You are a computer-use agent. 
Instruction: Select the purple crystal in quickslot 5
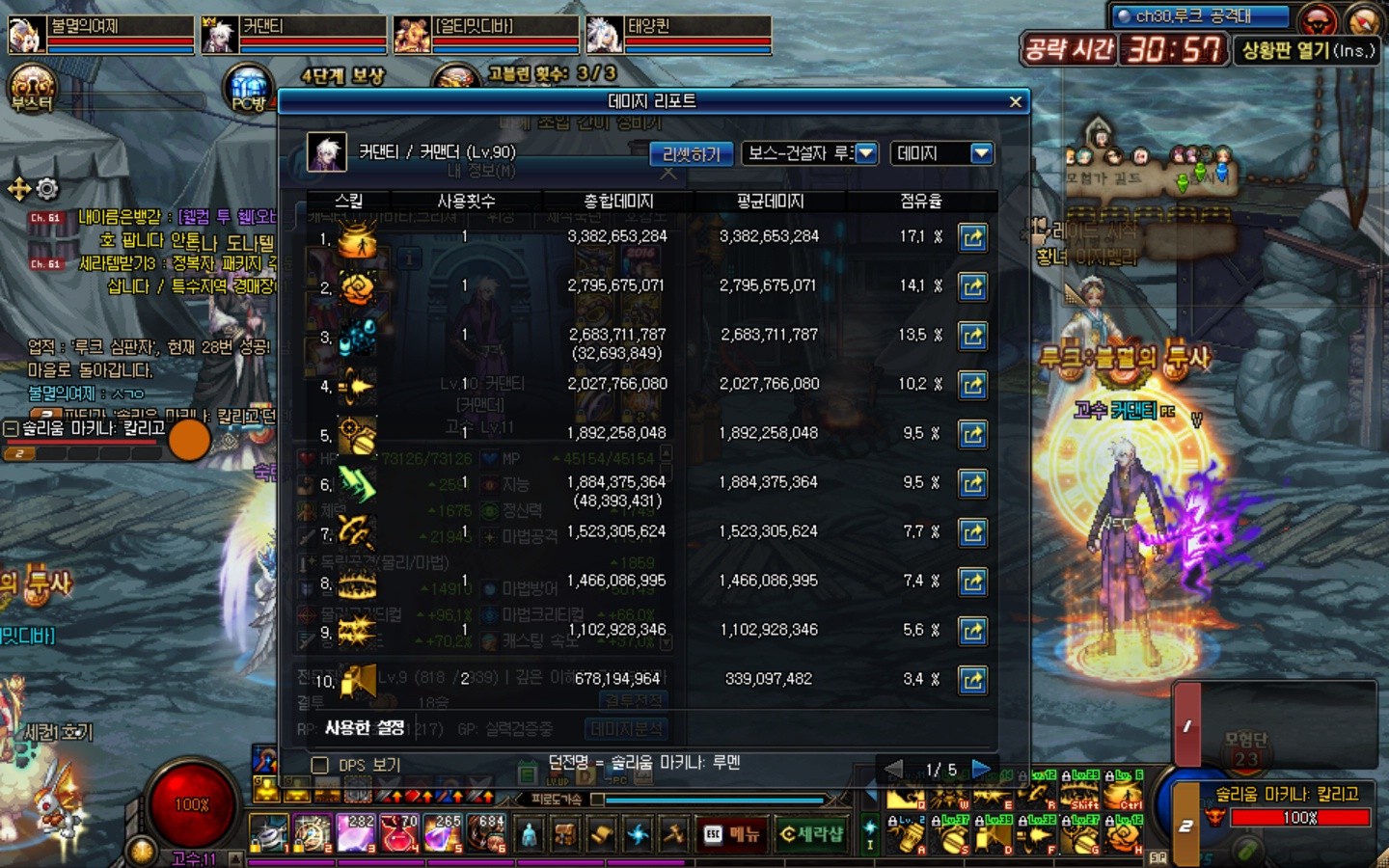click(443, 833)
